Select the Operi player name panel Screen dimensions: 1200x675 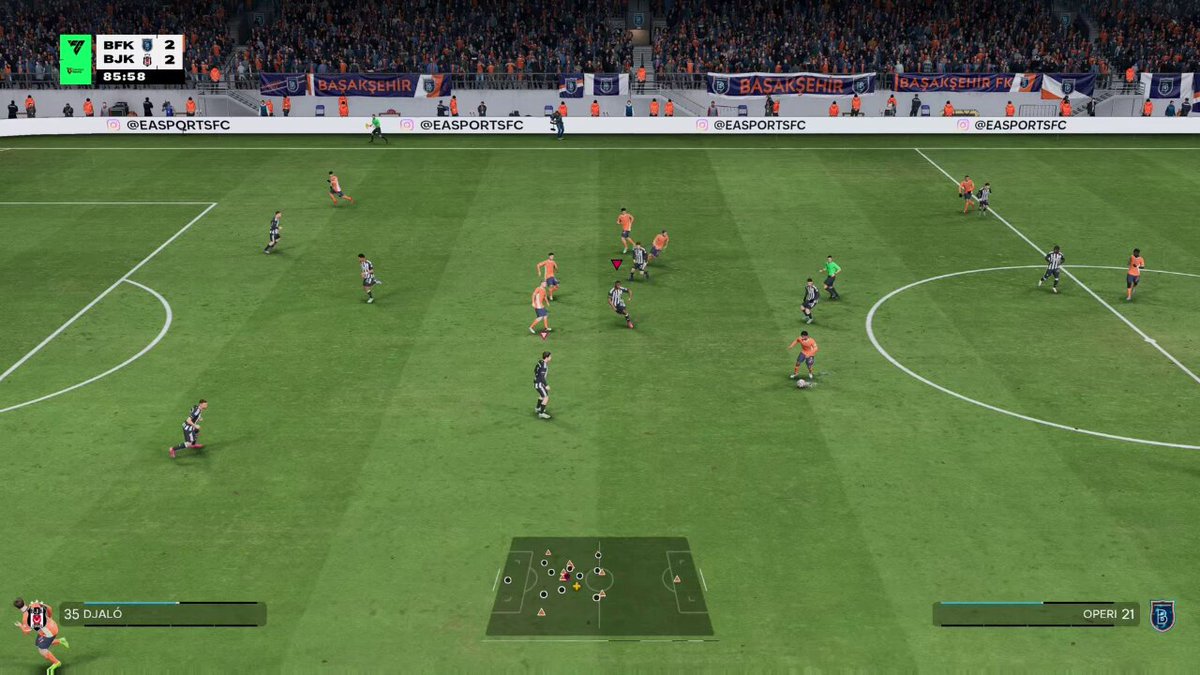(1035, 613)
